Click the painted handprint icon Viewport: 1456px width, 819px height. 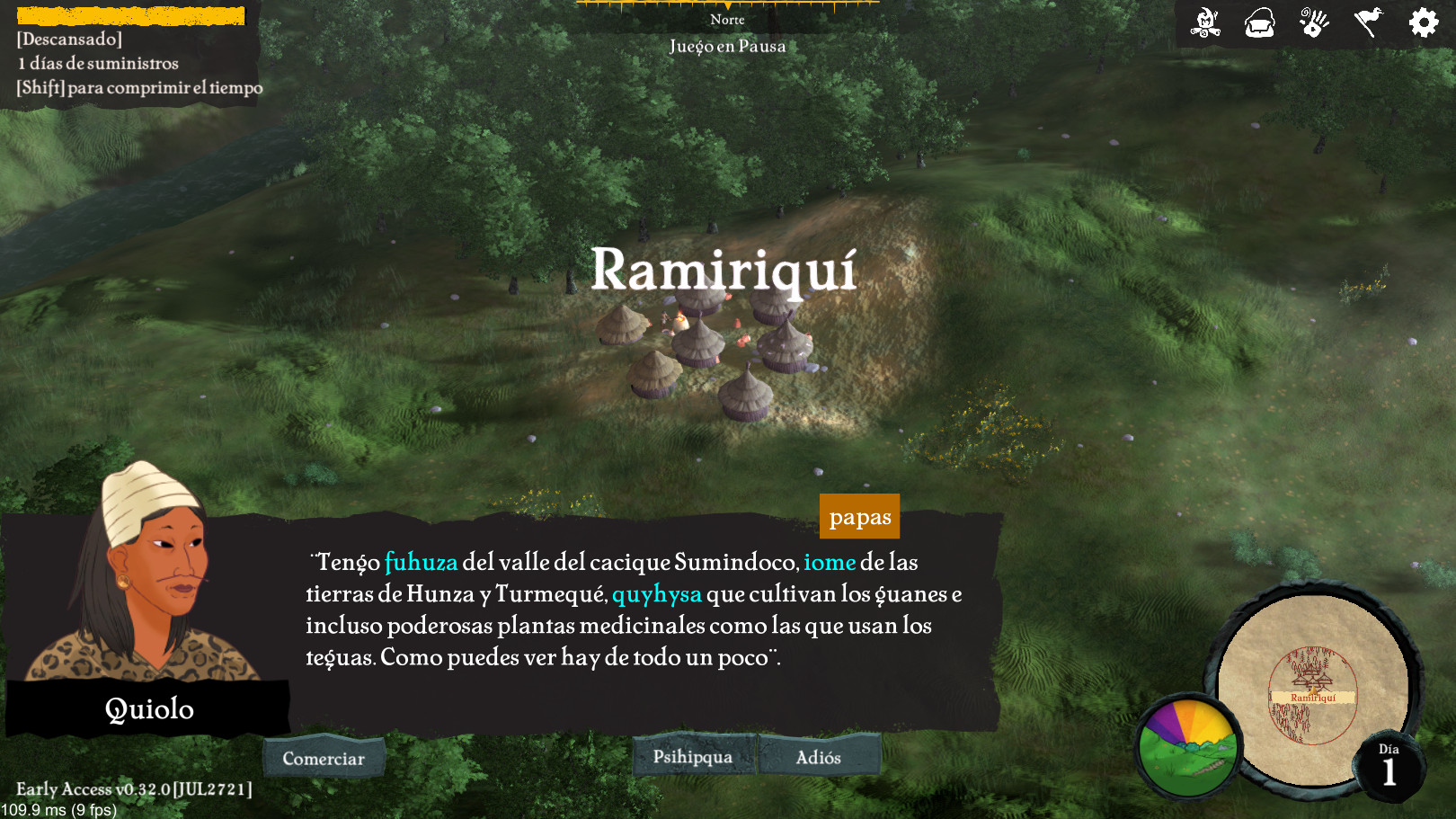pos(1314,22)
